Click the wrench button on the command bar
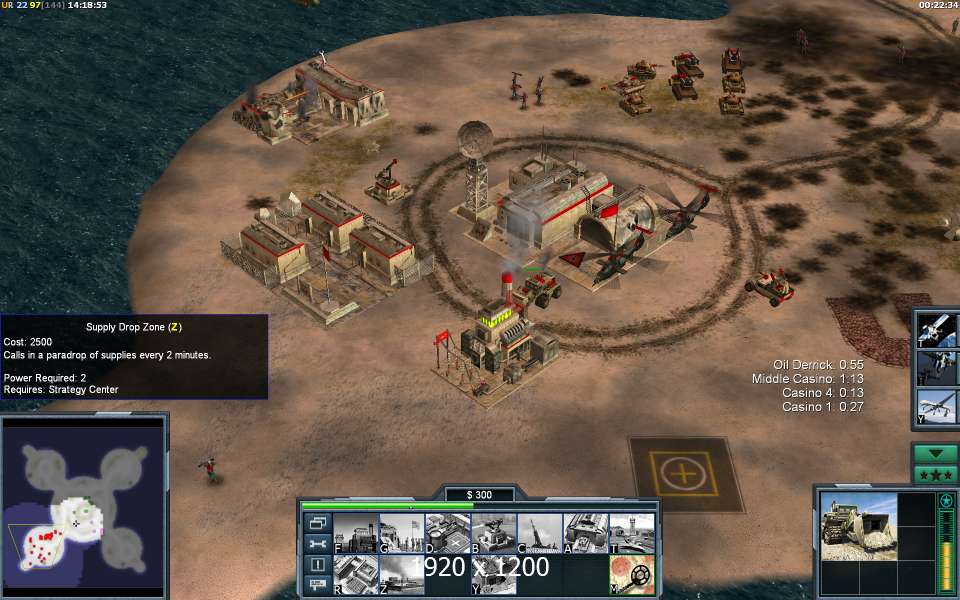 pos(318,544)
